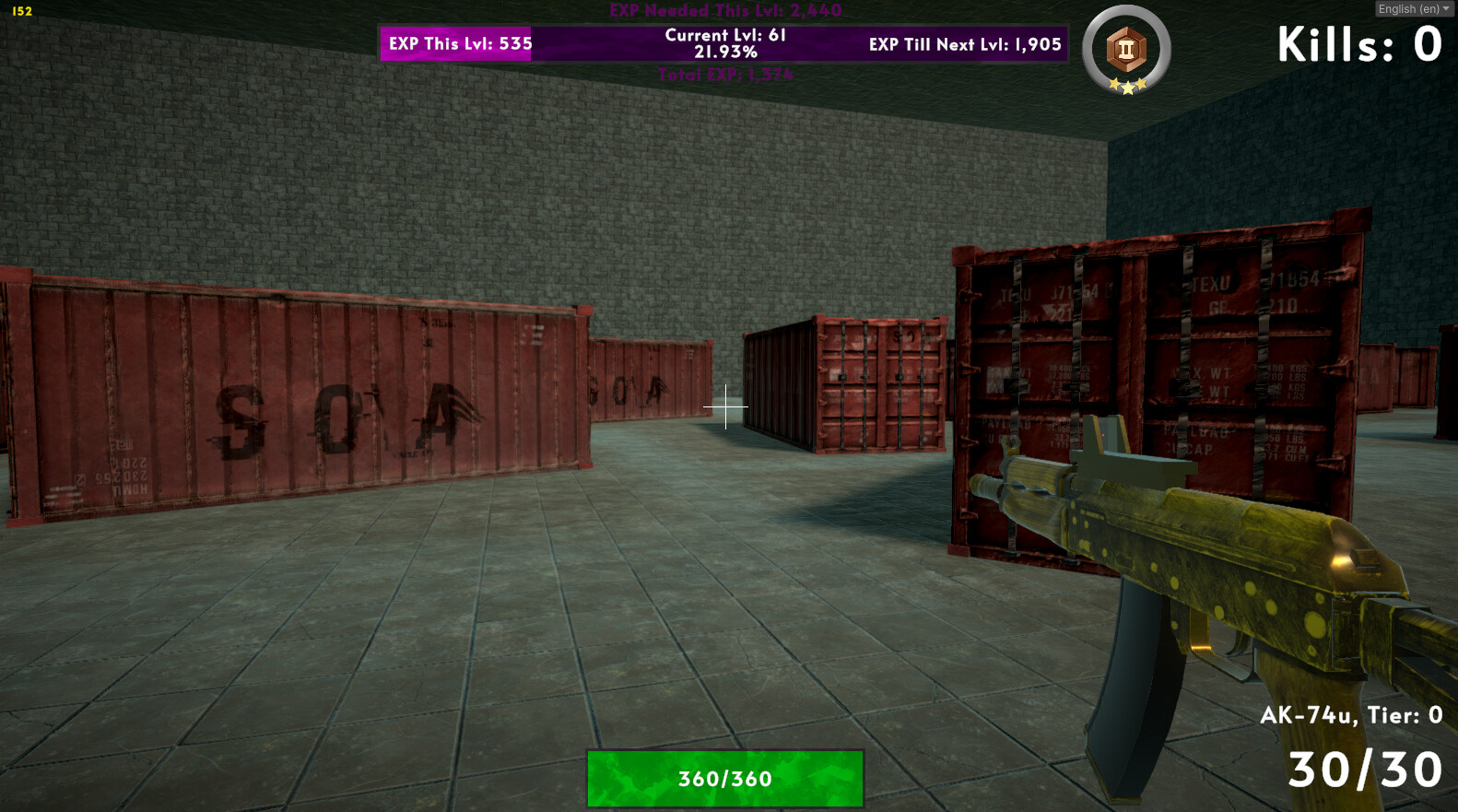This screenshot has height=812, width=1458.
Task: Click the Kills: 0 counter
Action: coord(1359,41)
